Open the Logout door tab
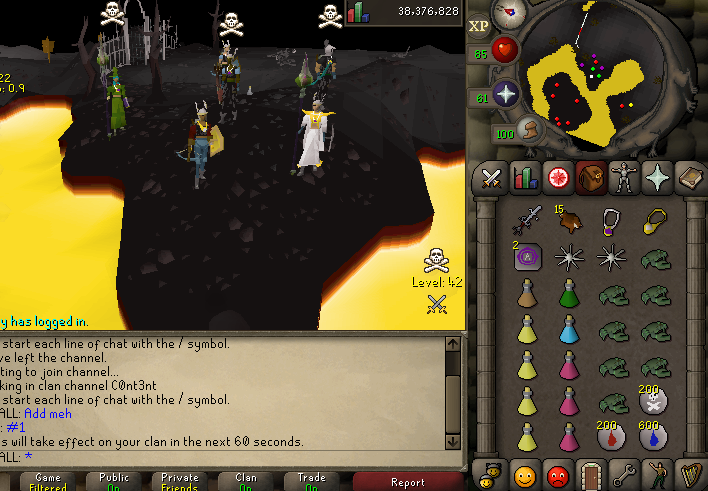 click(x=590, y=472)
